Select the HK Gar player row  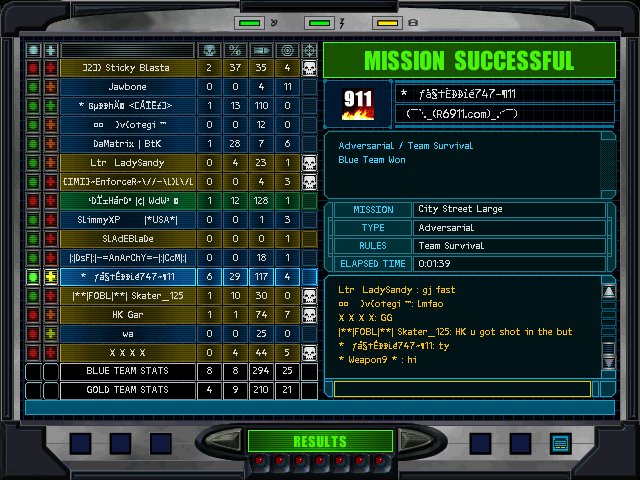(x=128, y=315)
